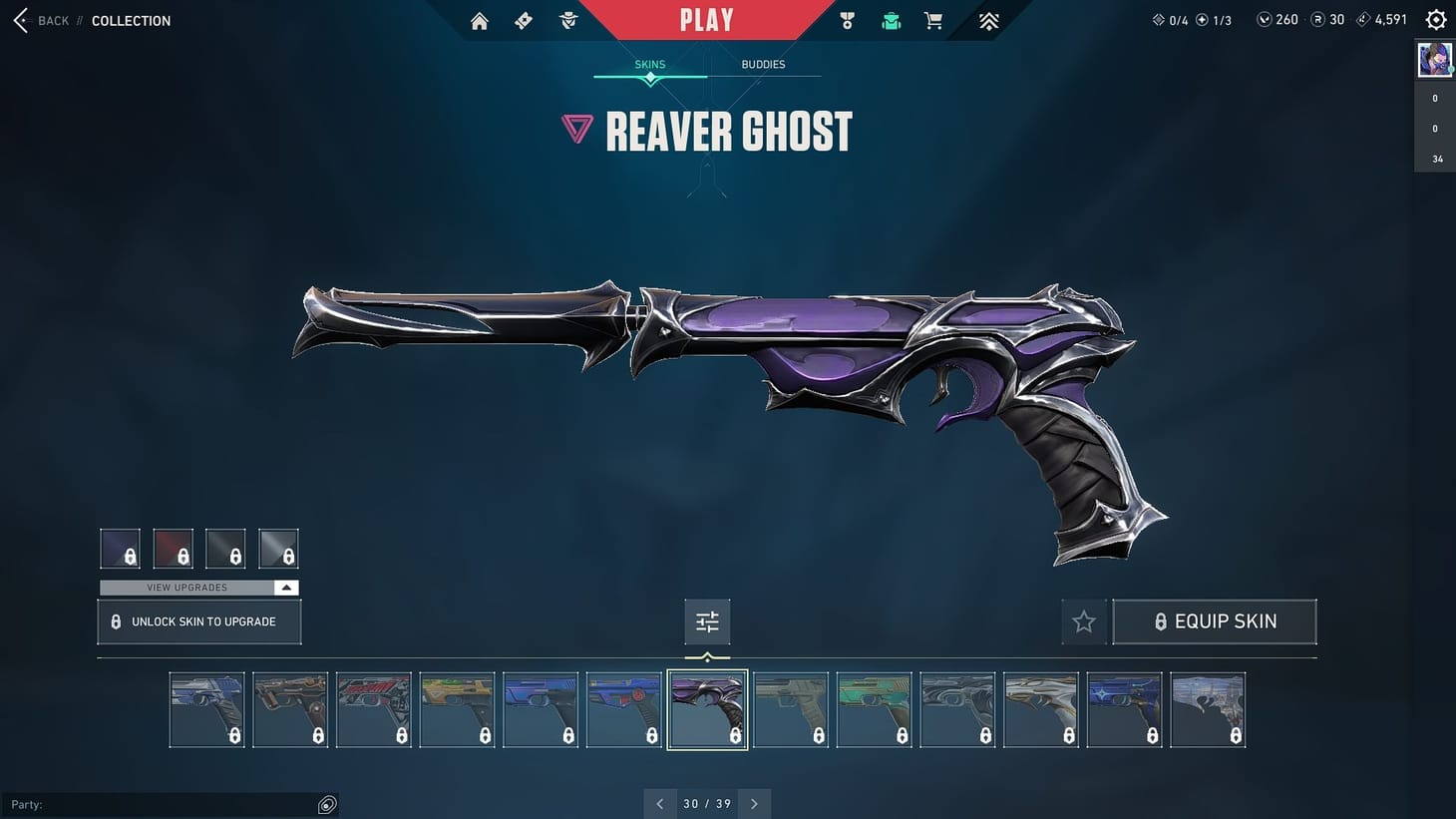Switch to the BUDDIES tab
Screen dimensions: 1456x819
[x=763, y=64]
